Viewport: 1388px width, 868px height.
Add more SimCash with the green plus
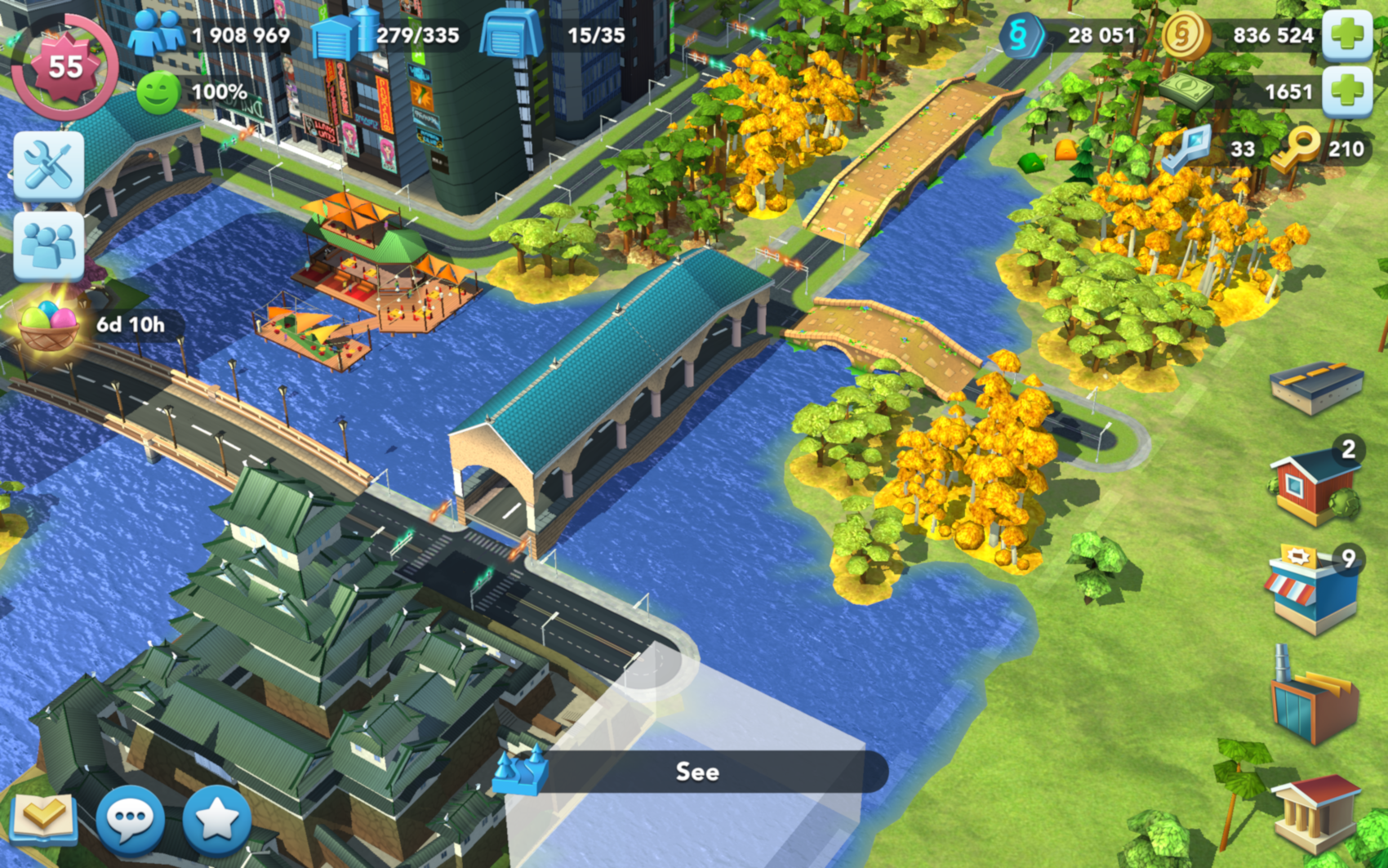pos(1346,91)
